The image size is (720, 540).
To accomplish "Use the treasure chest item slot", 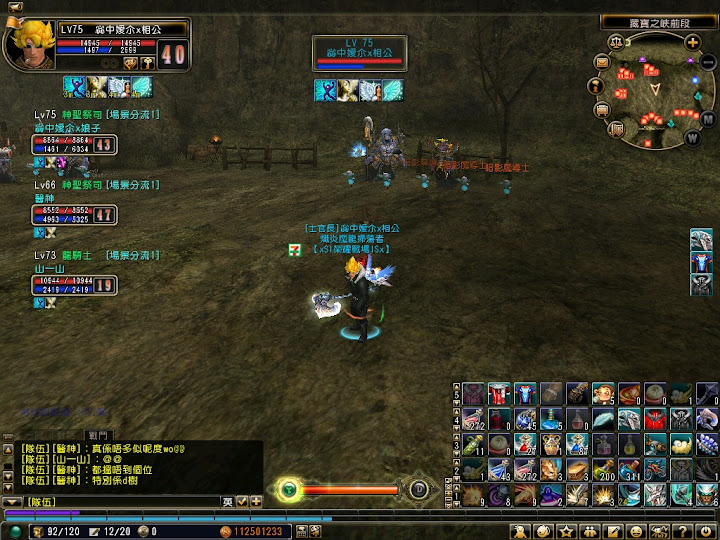I will coord(577,469).
